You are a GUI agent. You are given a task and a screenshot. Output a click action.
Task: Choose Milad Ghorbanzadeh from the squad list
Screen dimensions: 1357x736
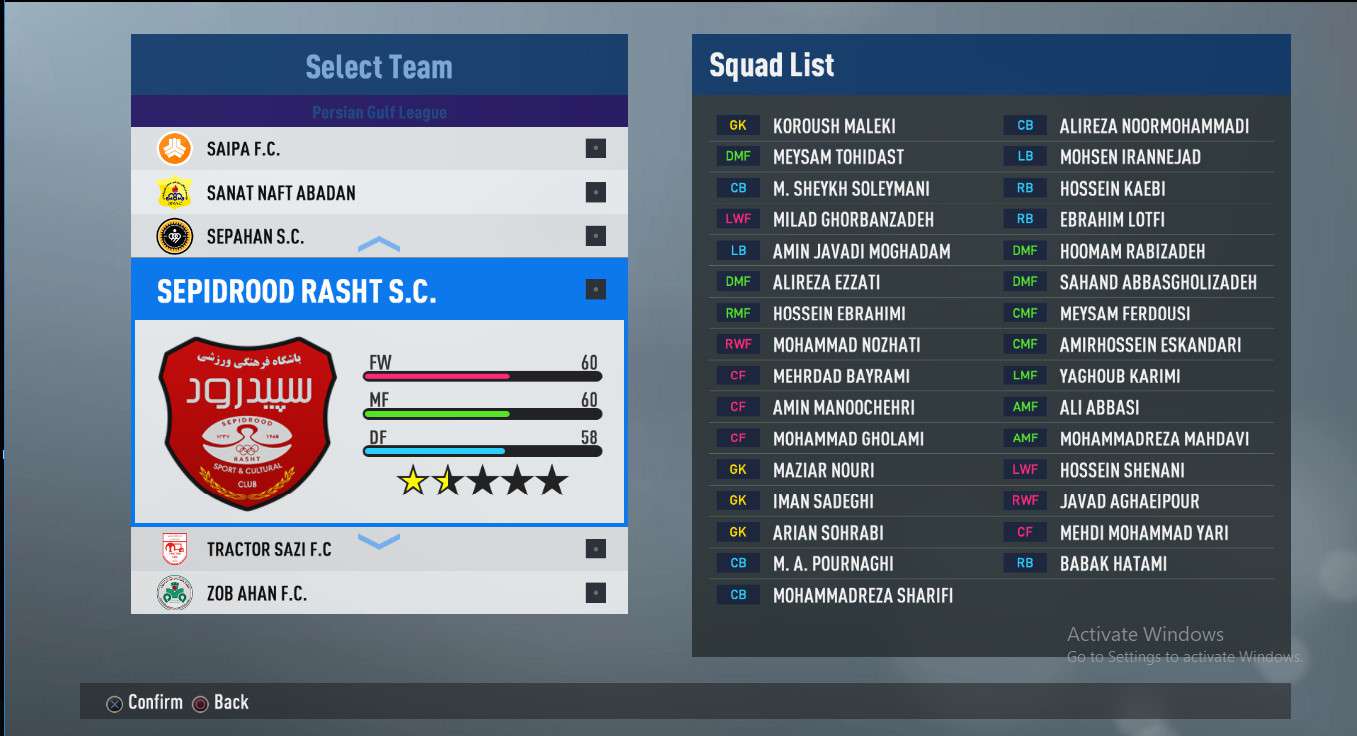pyautogui.click(x=852, y=220)
